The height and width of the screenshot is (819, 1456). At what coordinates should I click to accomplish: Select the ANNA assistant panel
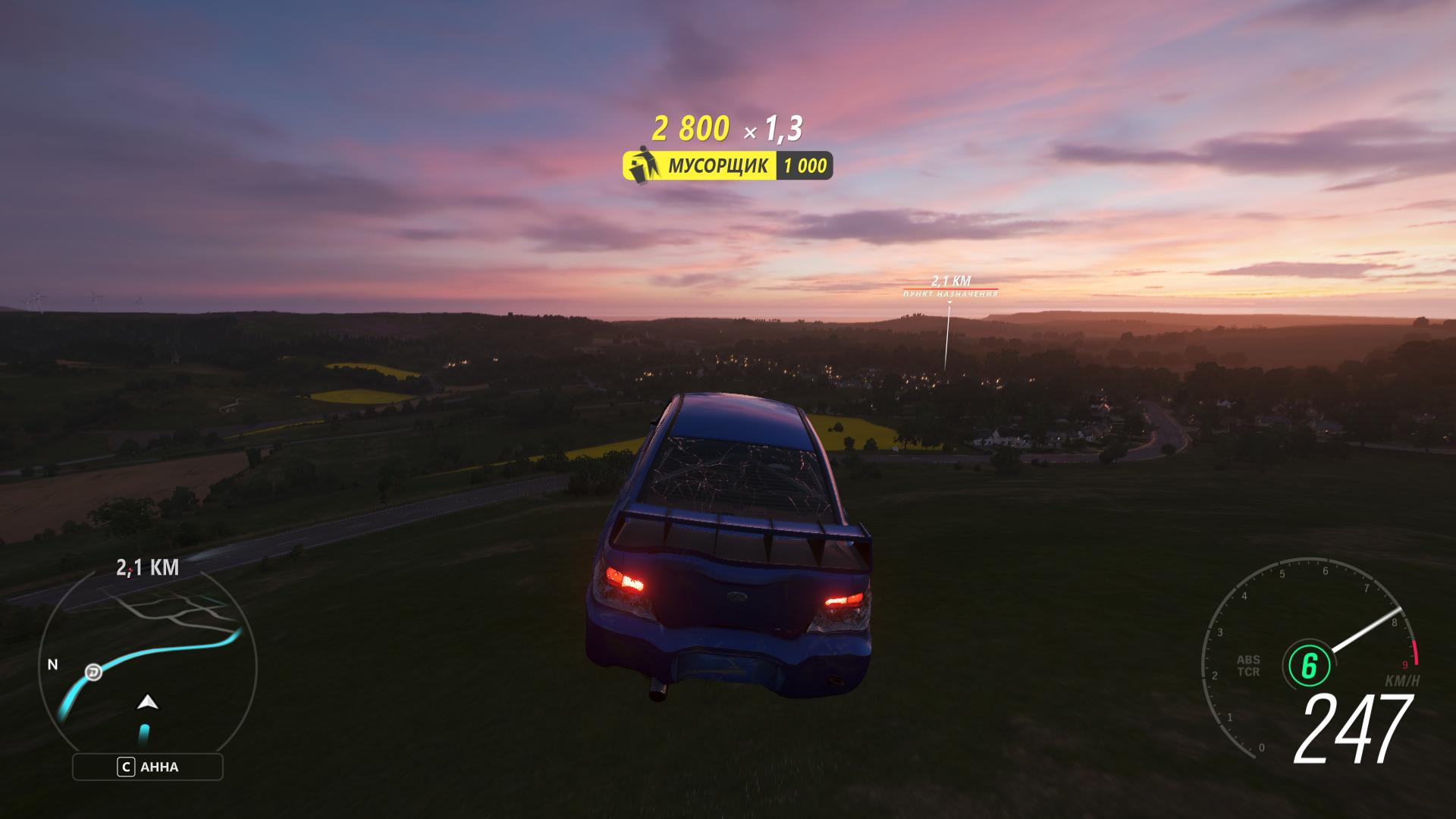click(x=148, y=767)
